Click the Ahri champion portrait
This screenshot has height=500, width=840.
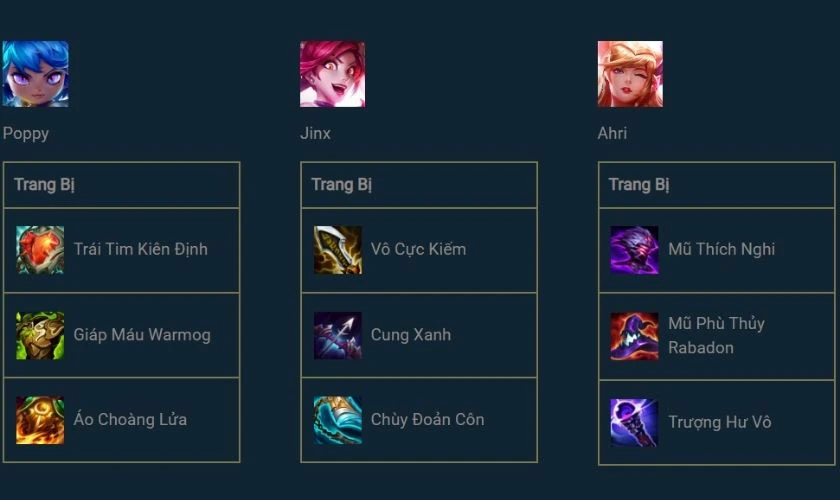pos(630,74)
